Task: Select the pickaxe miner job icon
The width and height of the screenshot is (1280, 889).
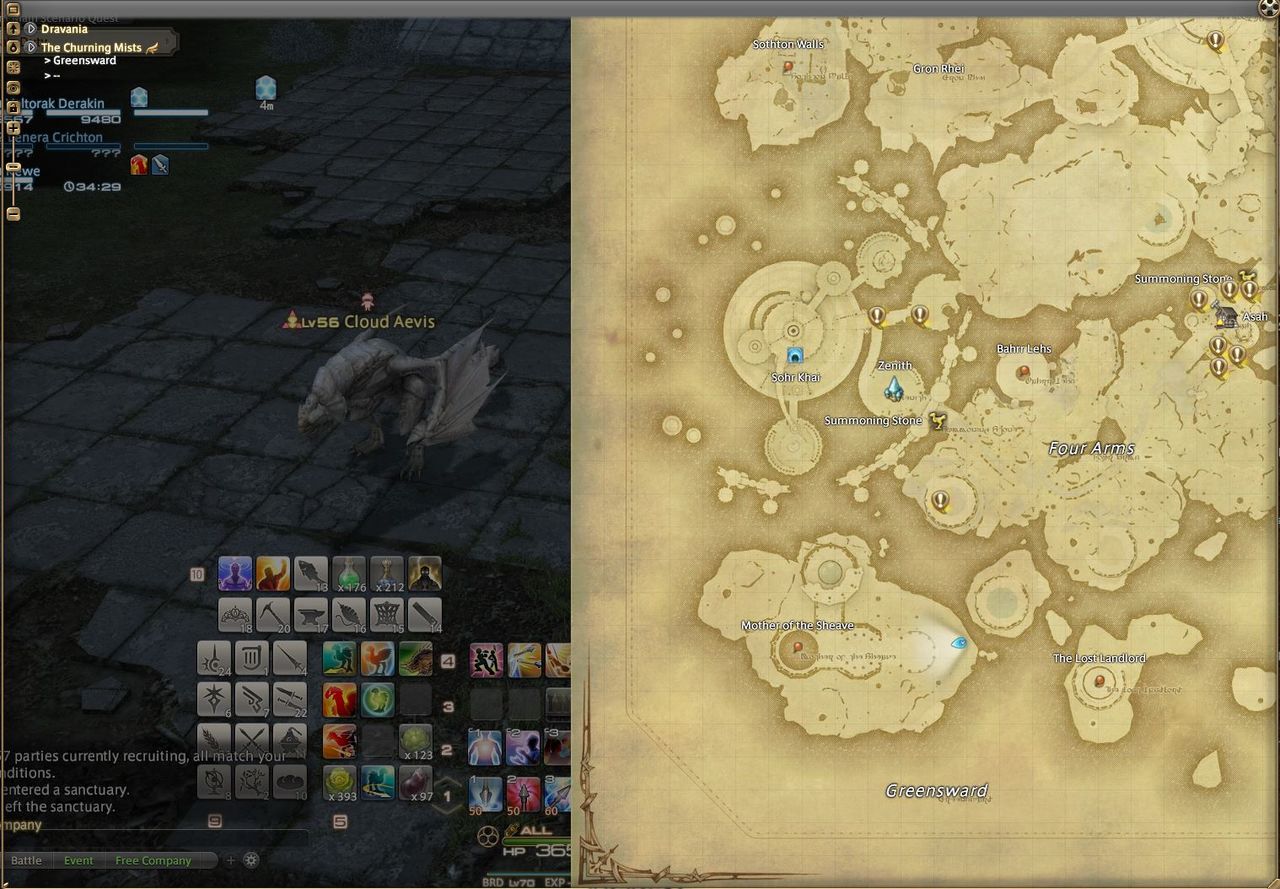Action: [272, 615]
